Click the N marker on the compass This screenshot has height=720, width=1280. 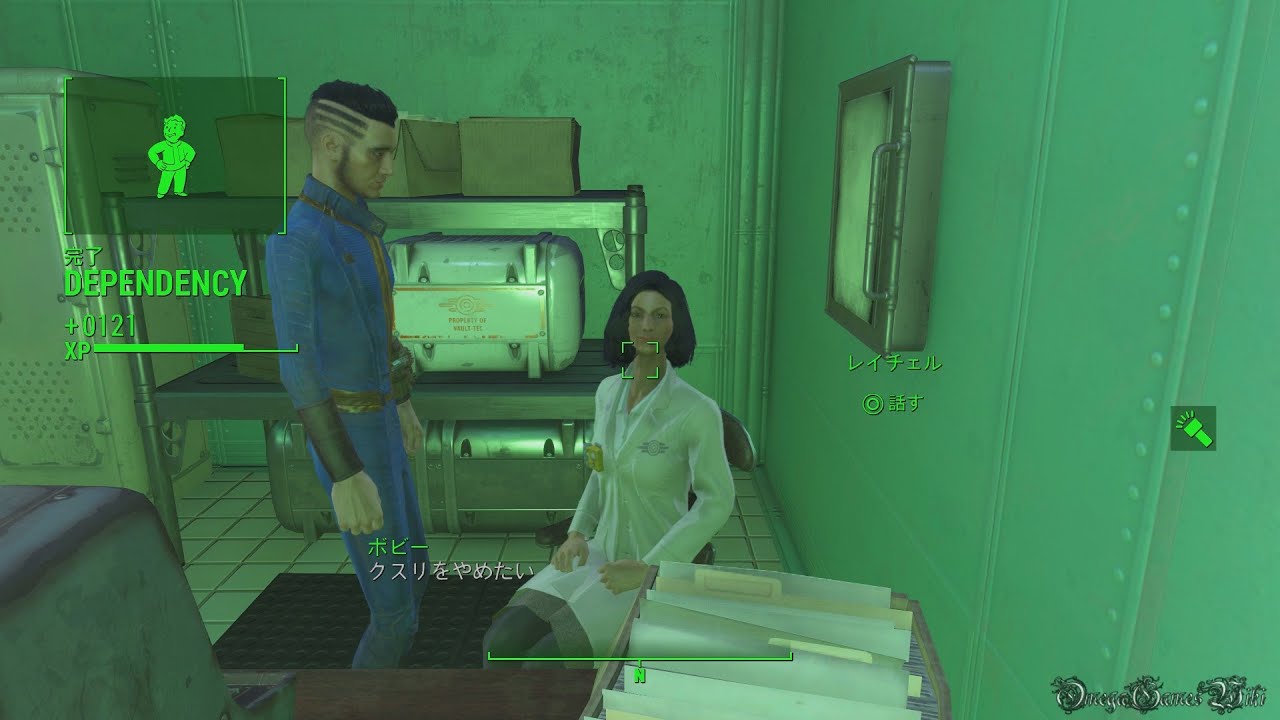tap(638, 675)
